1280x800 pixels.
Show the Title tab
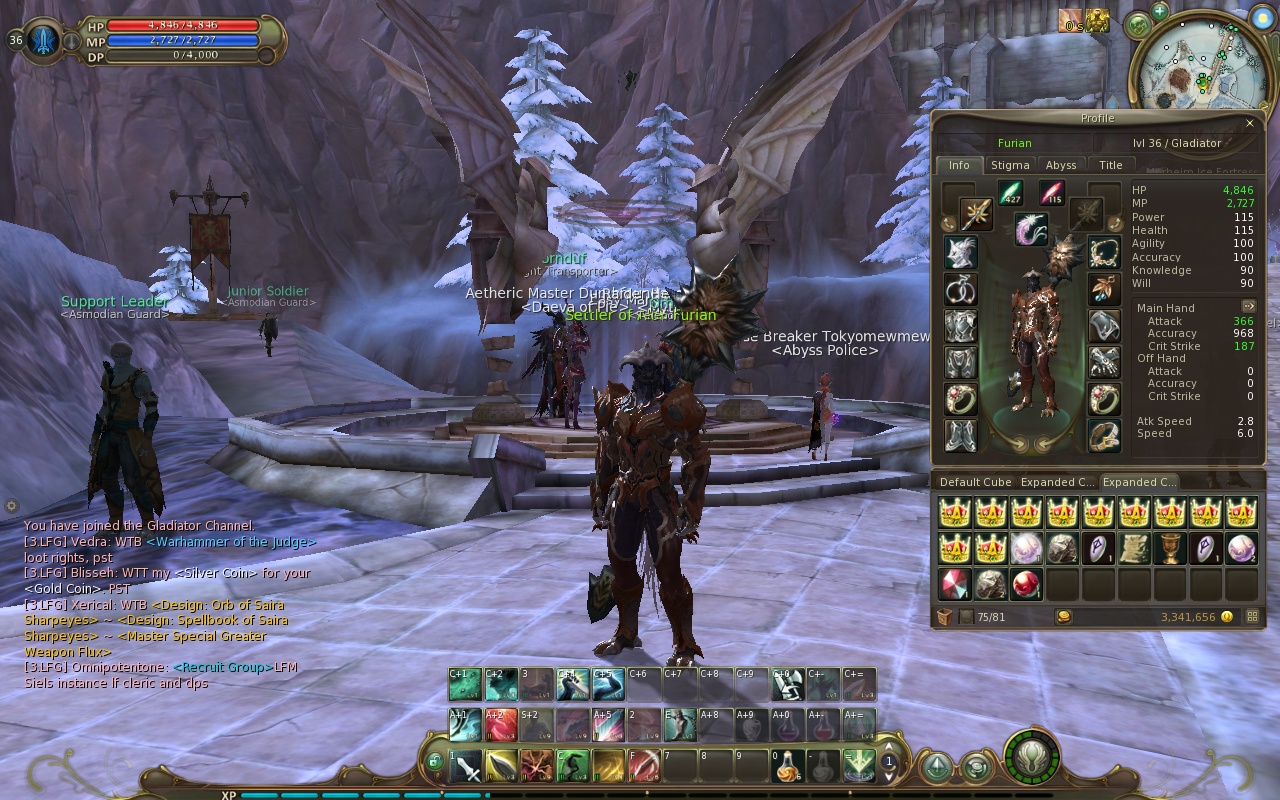coord(1111,165)
